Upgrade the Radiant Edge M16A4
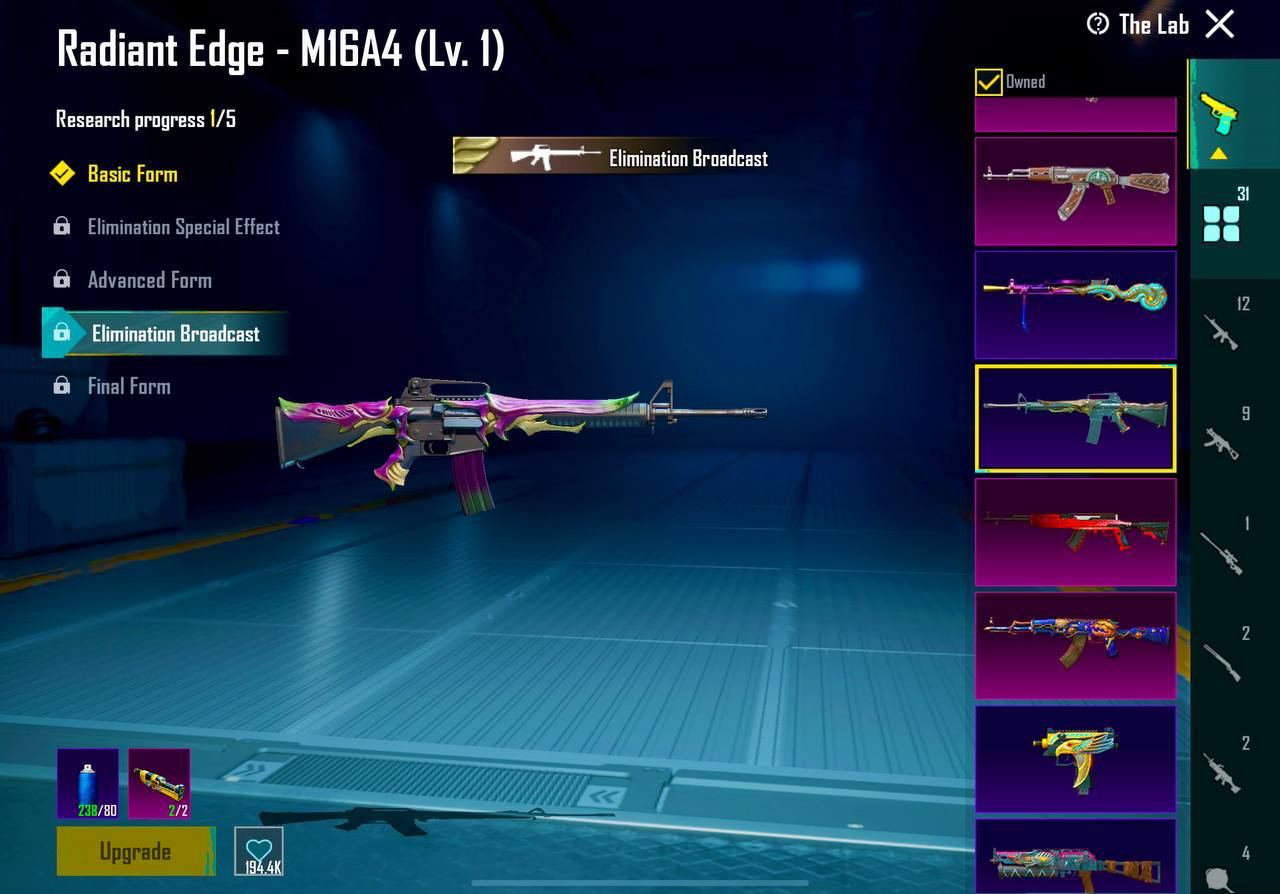Screen dimensions: 1280x894 click(x=135, y=851)
